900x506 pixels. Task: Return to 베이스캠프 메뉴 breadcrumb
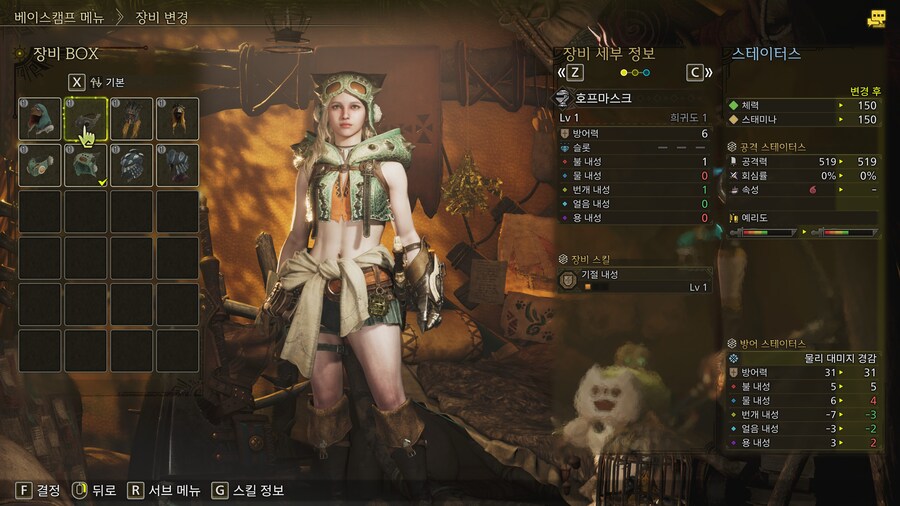(59, 17)
